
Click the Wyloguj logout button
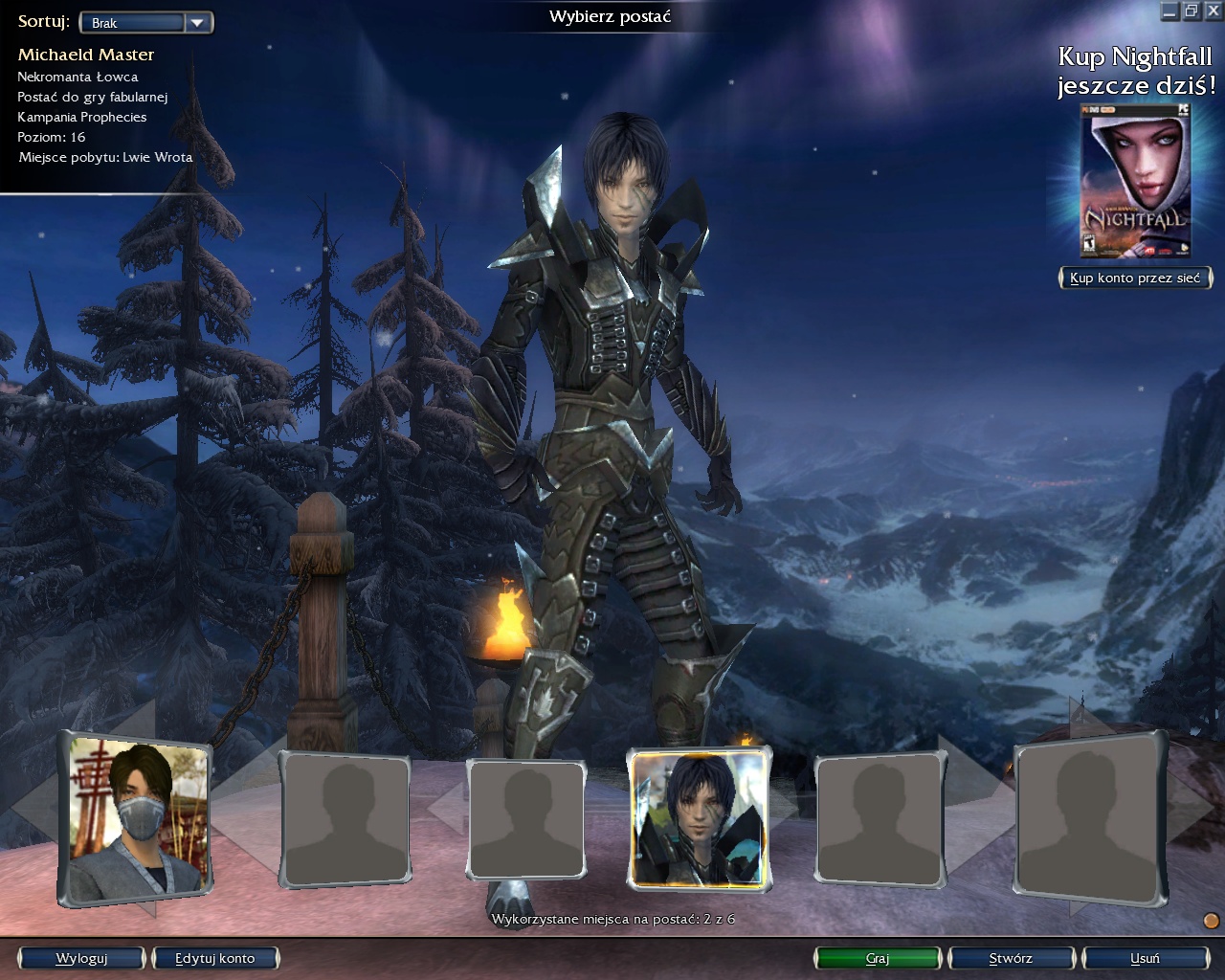click(81, 958)
